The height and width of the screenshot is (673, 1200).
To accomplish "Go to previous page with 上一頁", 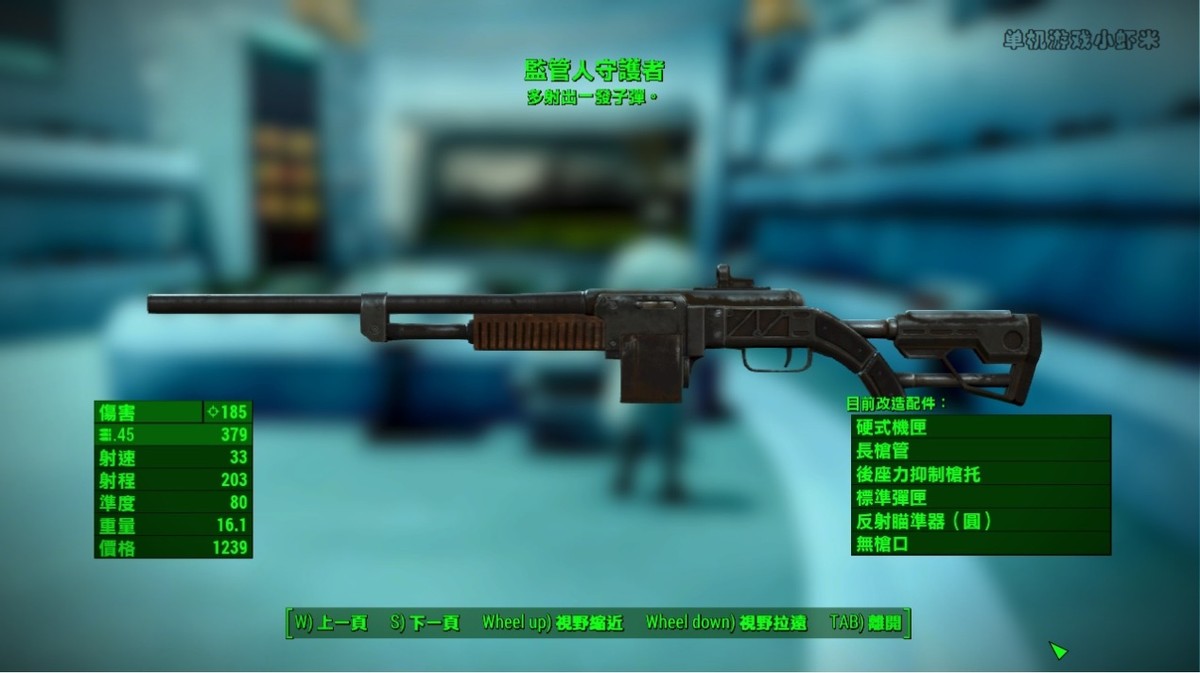I will click(x=330, y=623).
